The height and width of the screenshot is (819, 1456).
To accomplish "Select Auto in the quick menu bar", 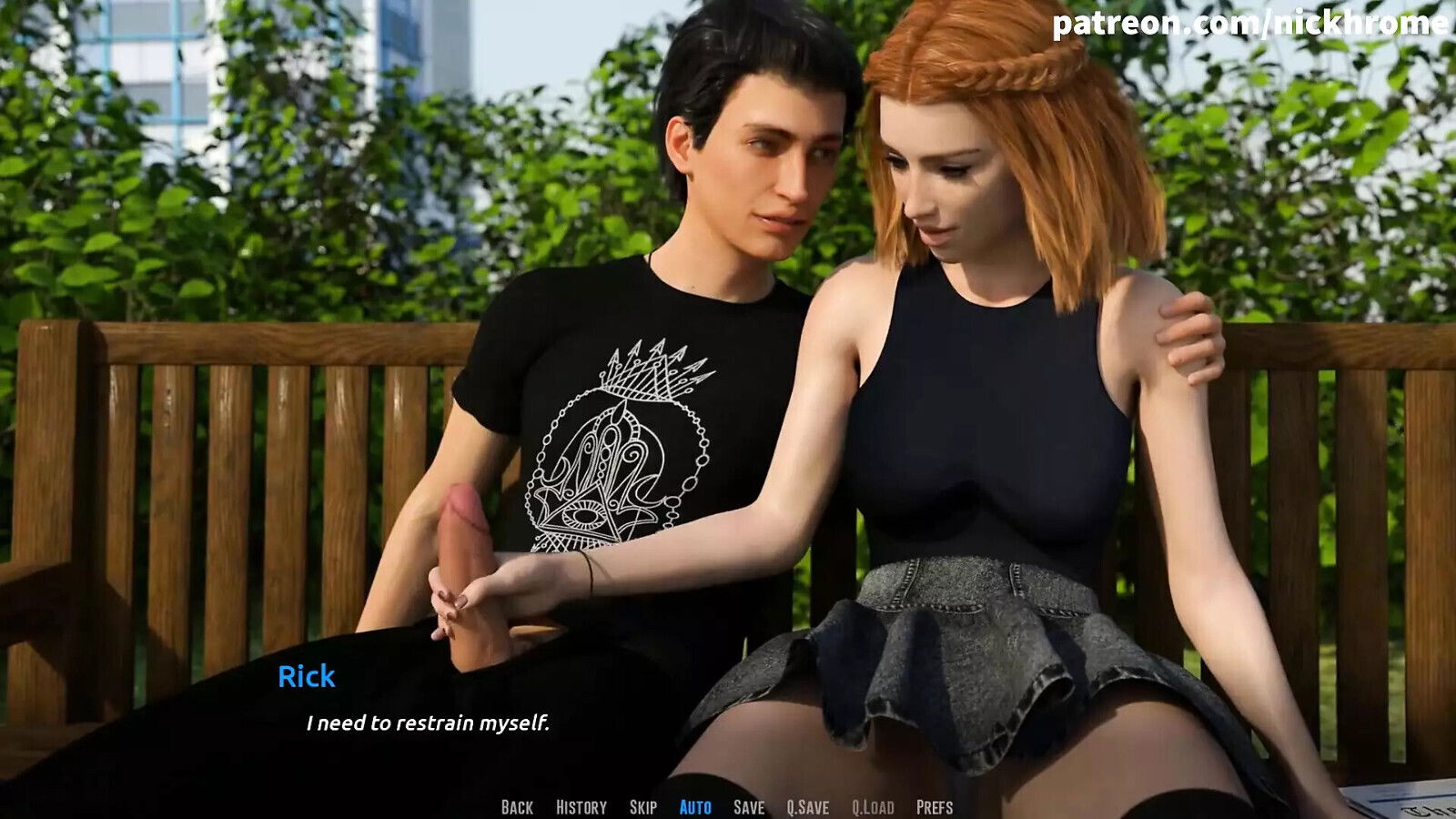I will tap(694, 804).
